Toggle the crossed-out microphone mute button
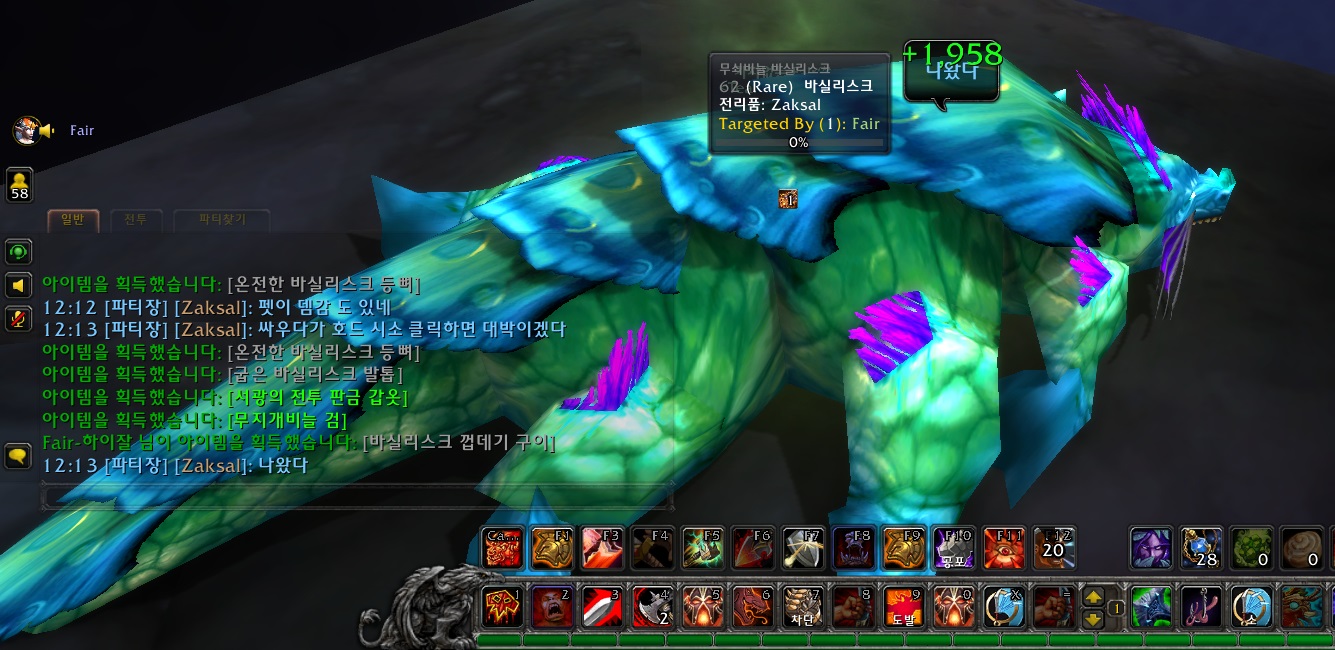1335x650 pixels. click(19, 318)
